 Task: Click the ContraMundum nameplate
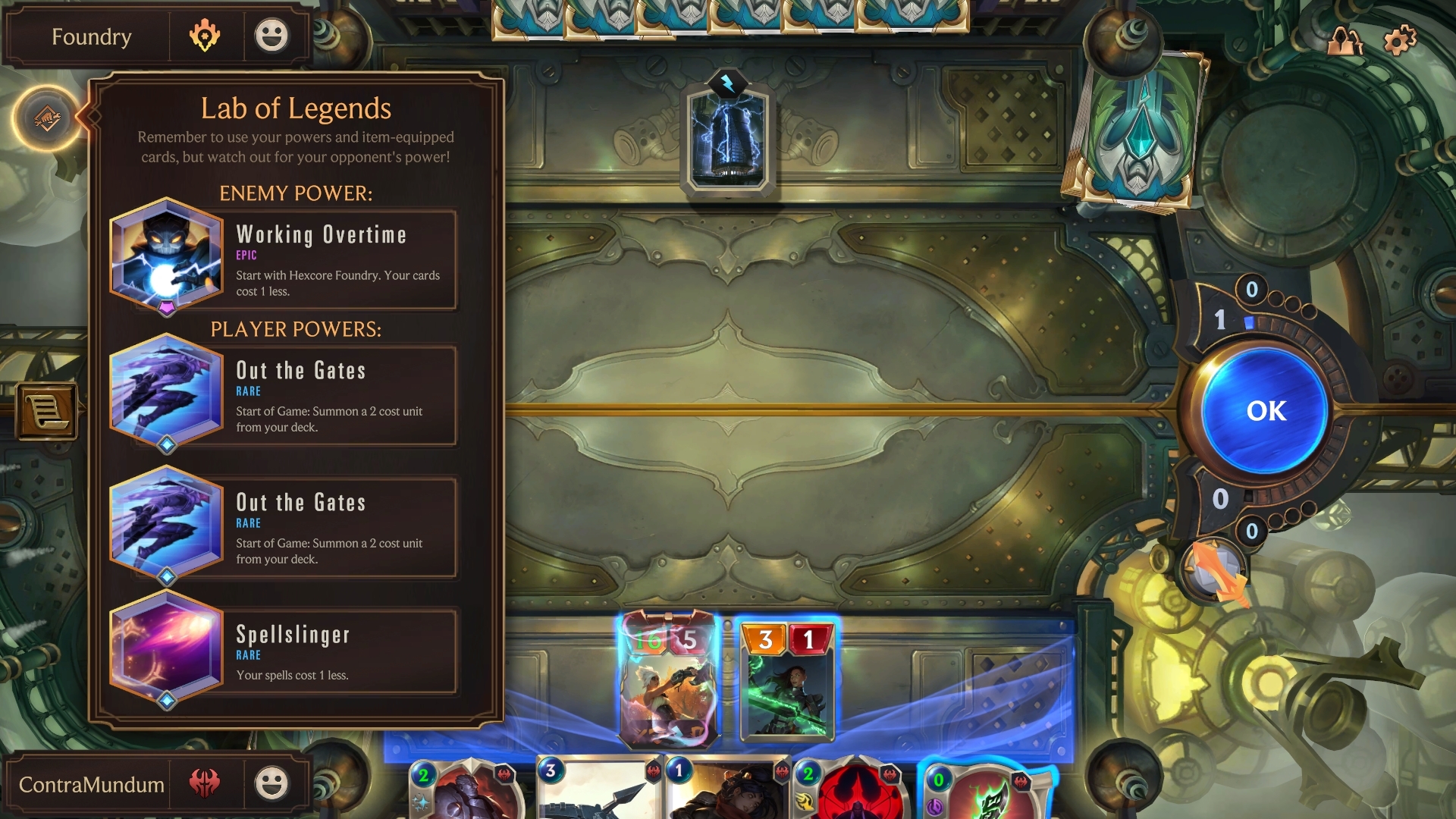click(x=93, y=785)
